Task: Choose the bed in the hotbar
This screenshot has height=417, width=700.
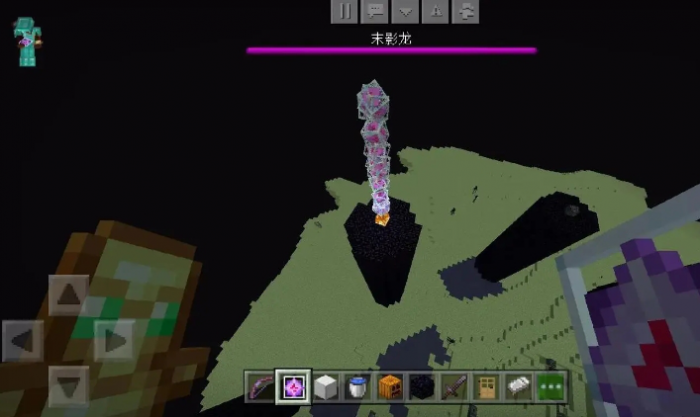Action: pos(517,386)
